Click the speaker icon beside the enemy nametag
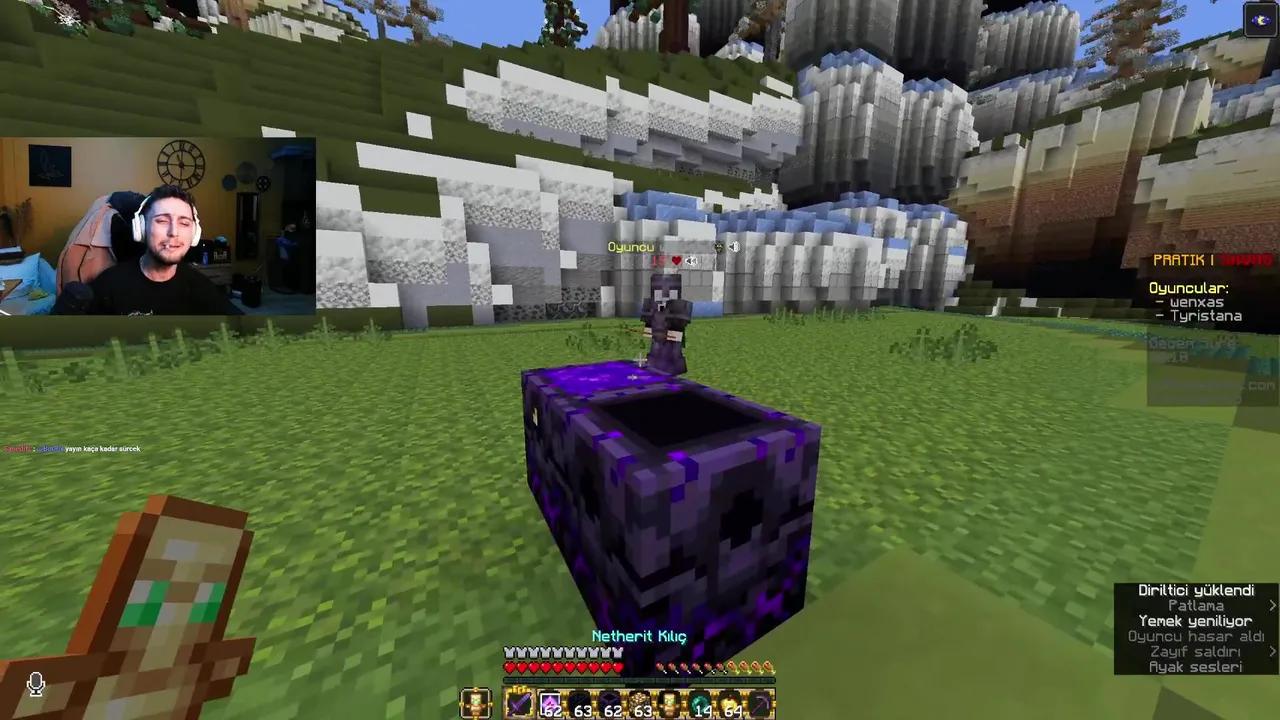This screenshot has width=1280, height=720. pyautogui.click(x=733, y=246)
